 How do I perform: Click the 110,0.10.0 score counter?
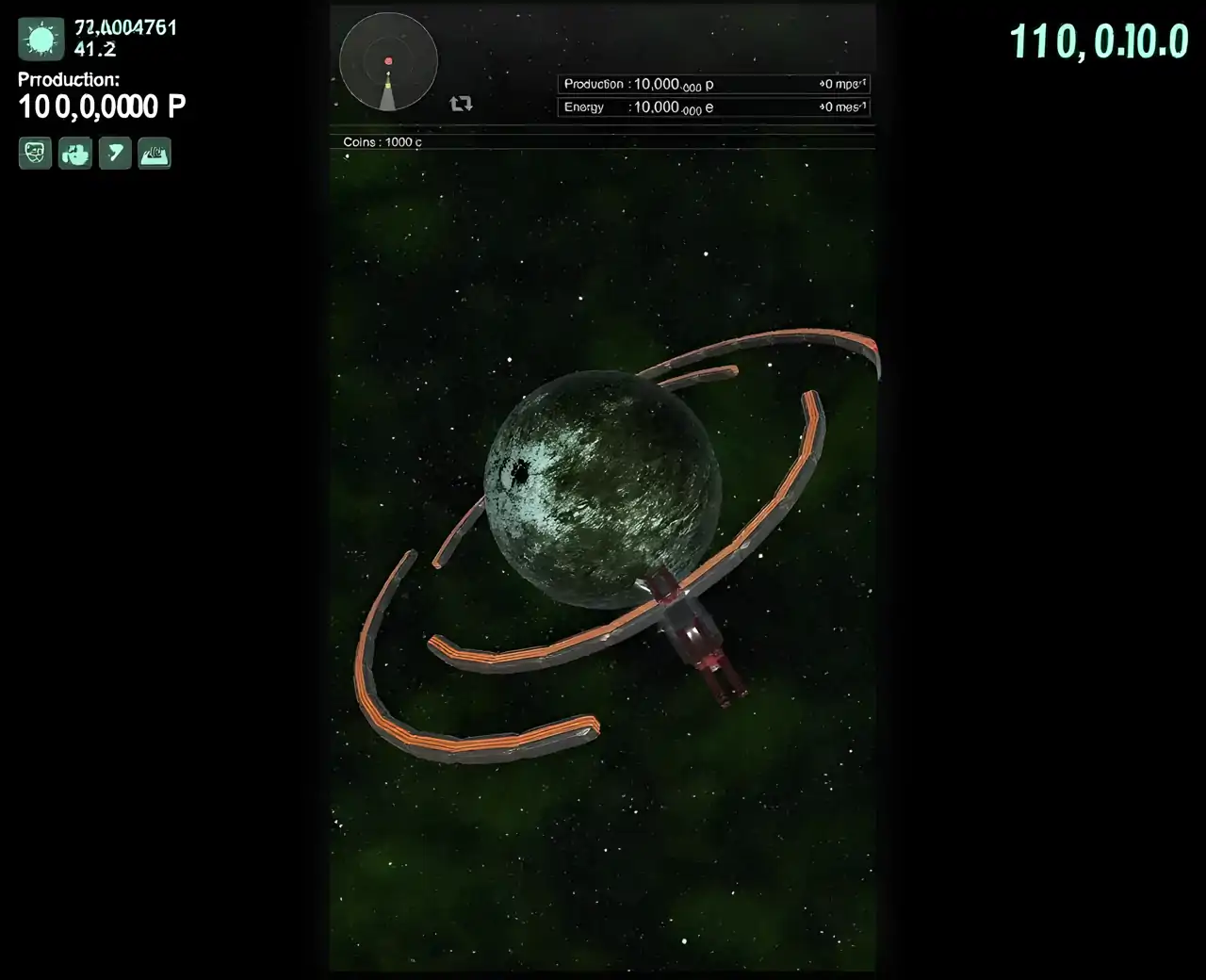[x=1100, y=41]
